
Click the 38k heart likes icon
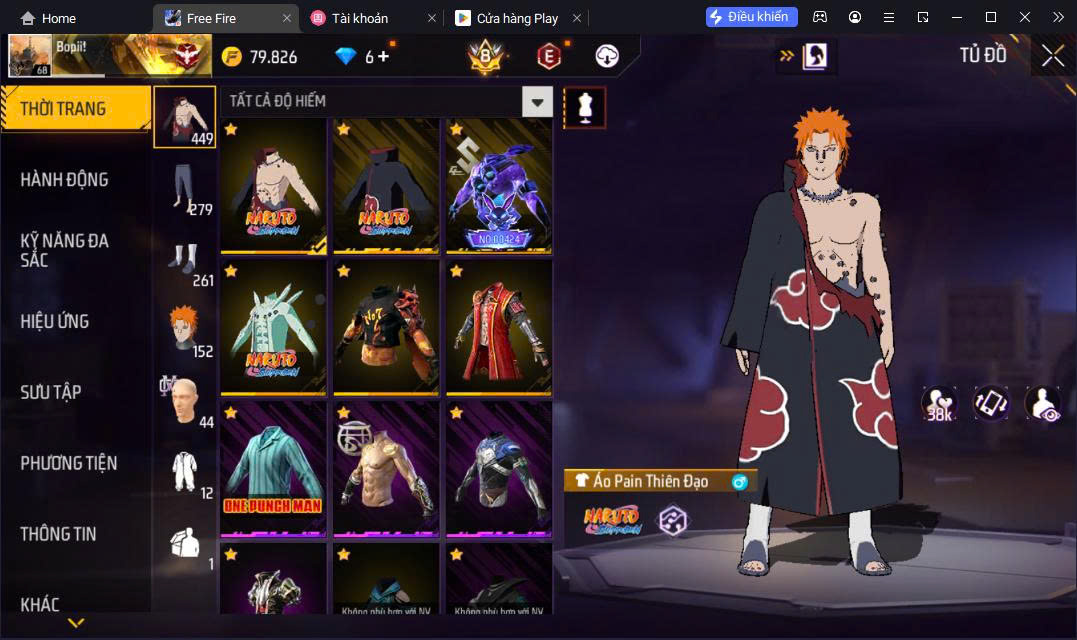pos(940,403)
